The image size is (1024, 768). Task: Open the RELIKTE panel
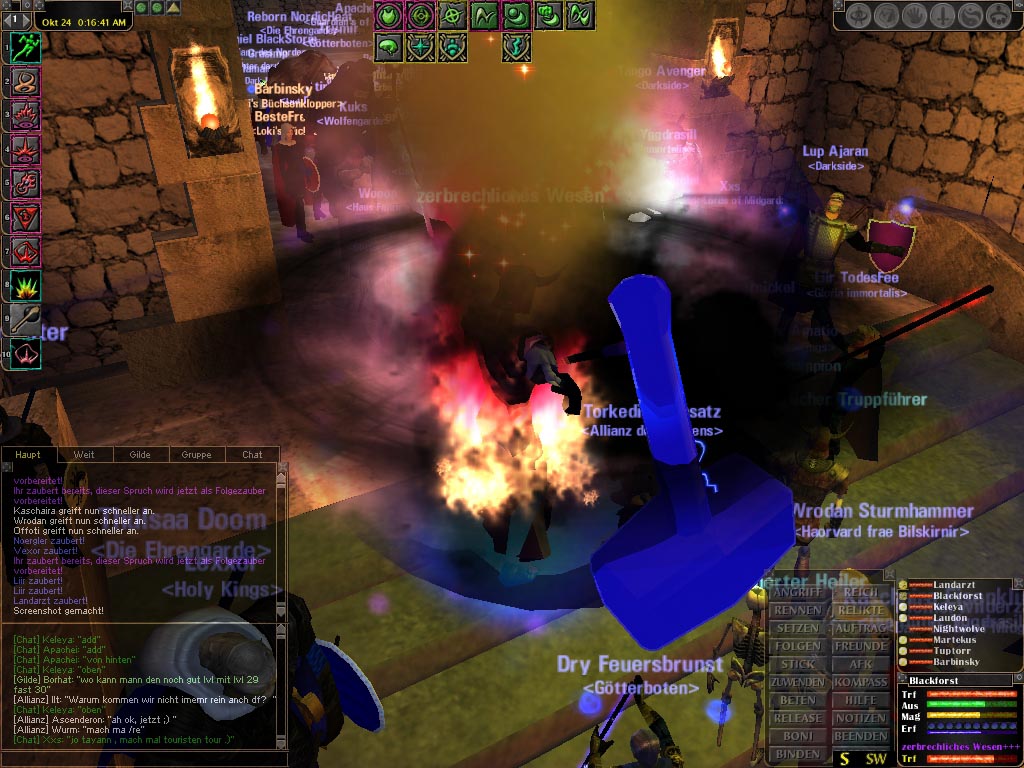pos(860,610)
